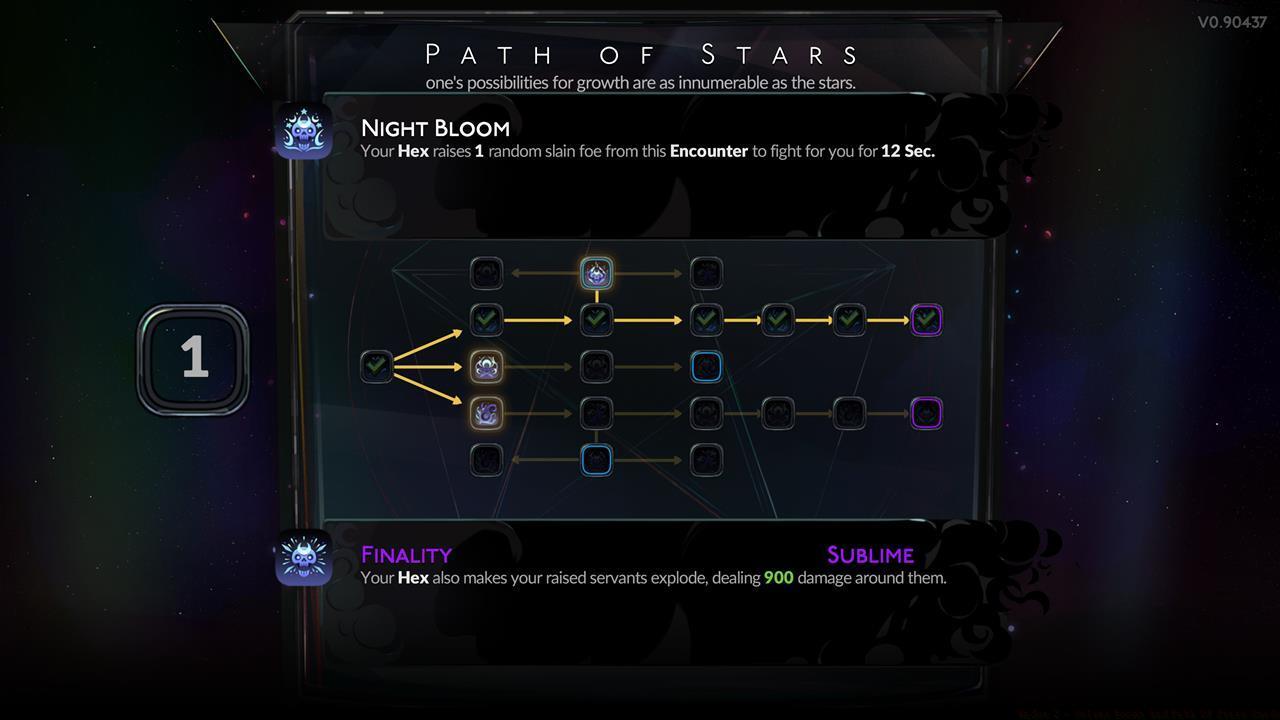
Task: Select the blue-outlined node in the middle row
Action: [706, 366]
